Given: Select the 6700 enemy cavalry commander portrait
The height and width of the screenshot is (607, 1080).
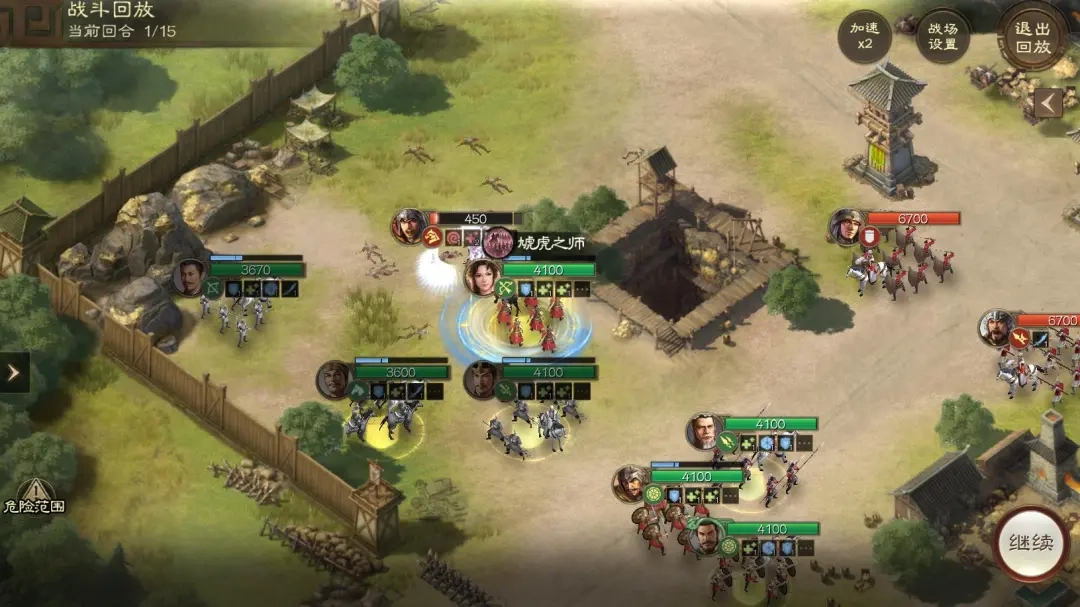Looking at the screenshot, I should pos(846,227).
